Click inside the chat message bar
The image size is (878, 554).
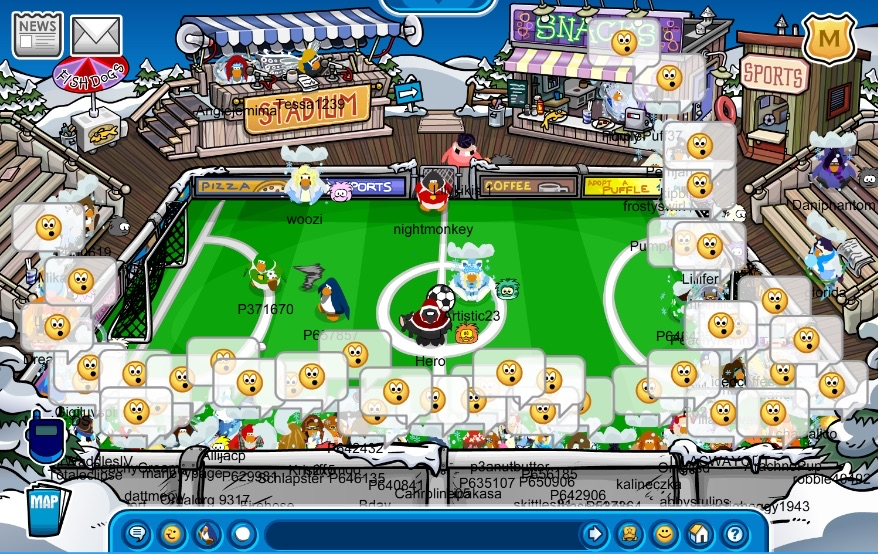(420, 534)
